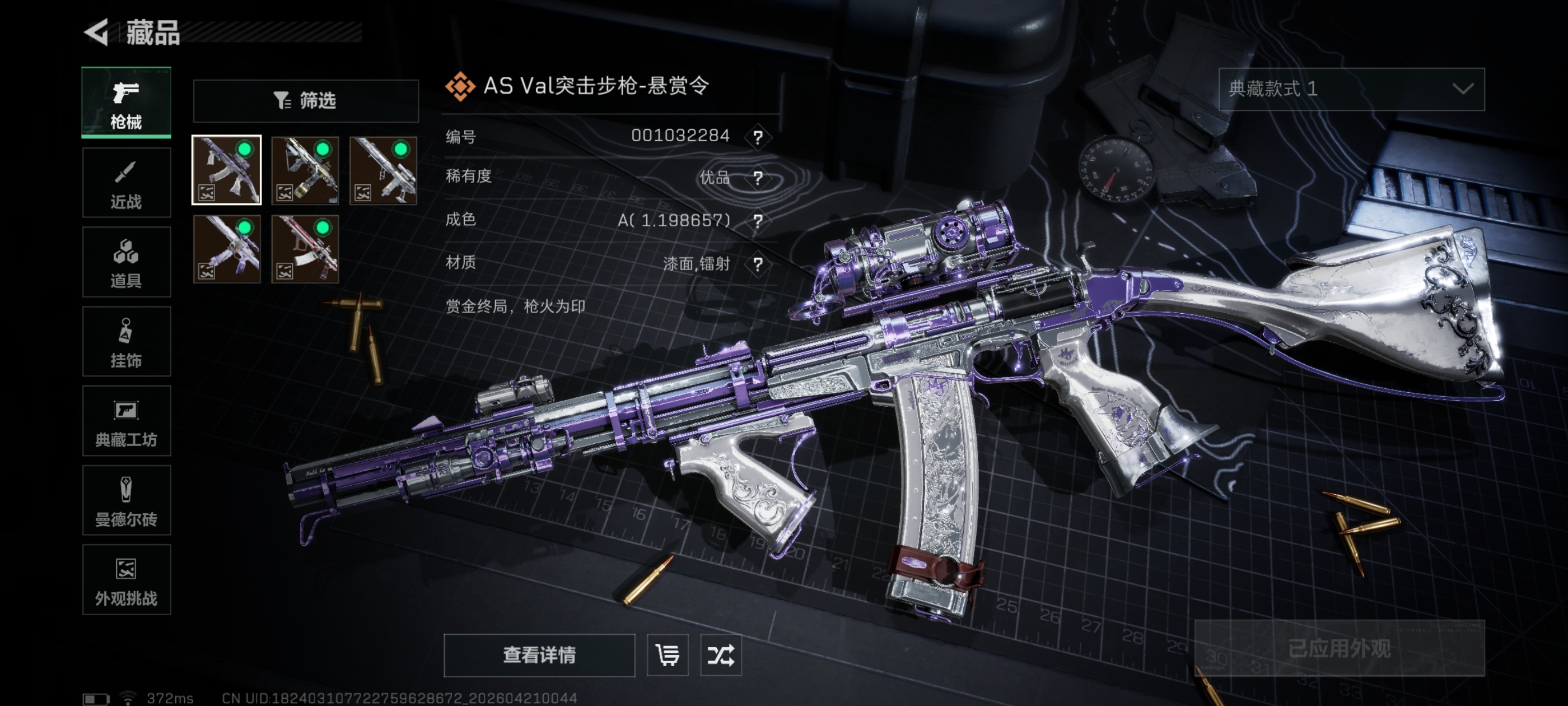1568x706 pixels.
Task: Open the 筛选 filter button
Action: click(x=306, y=100)
